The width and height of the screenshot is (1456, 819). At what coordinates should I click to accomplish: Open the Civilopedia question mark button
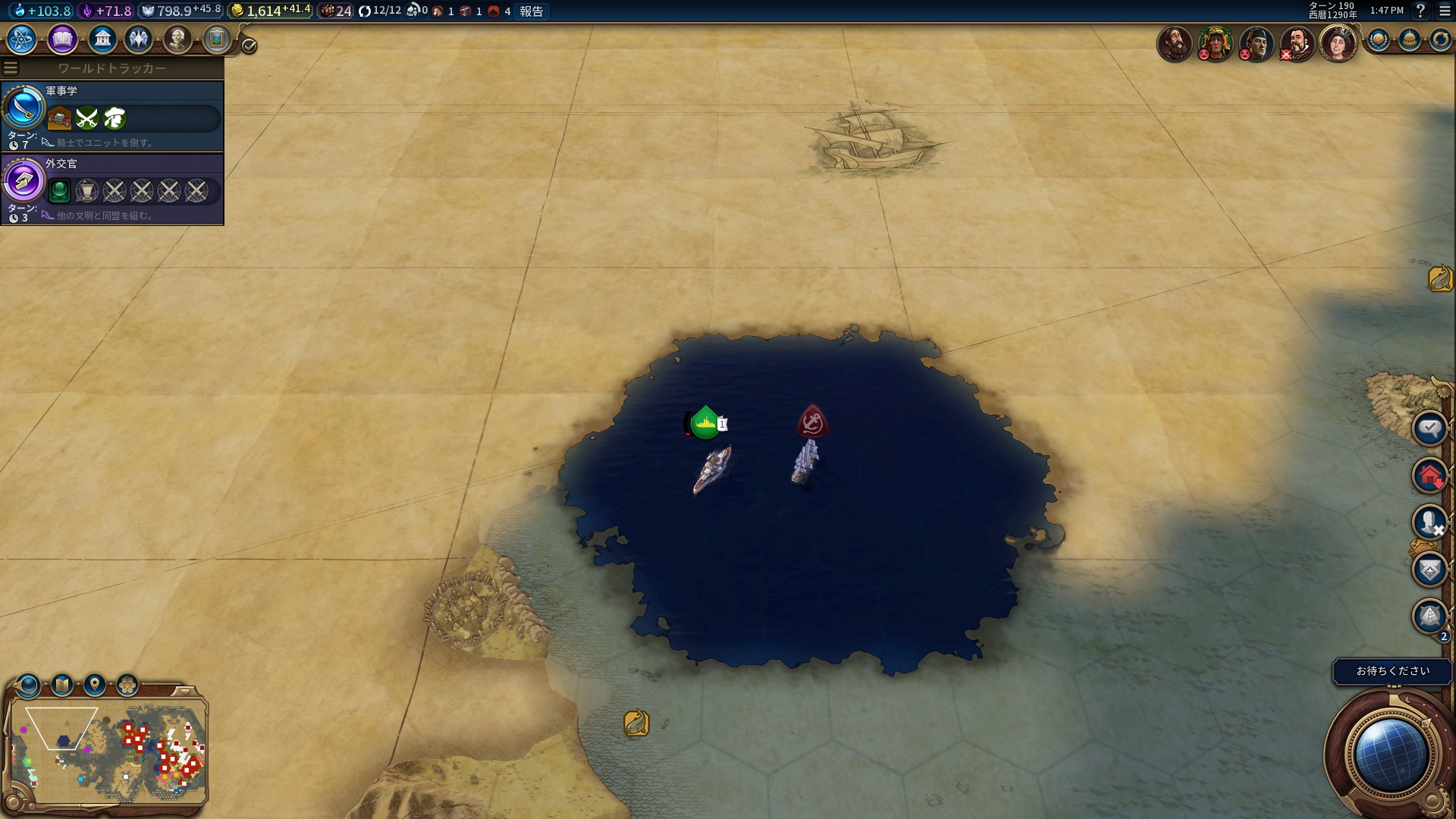(x=1420, y=11)
